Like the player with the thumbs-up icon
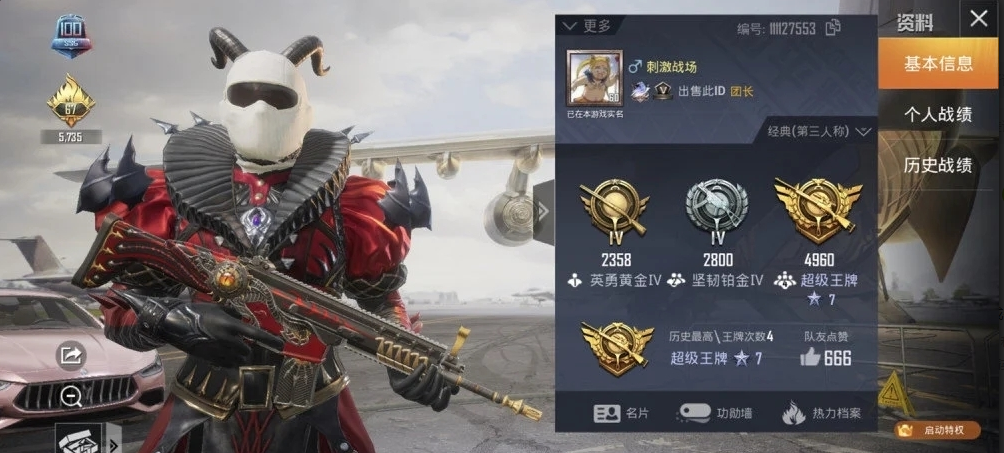The height and width of the screenshot is (453, 1004). pos(810,357)
